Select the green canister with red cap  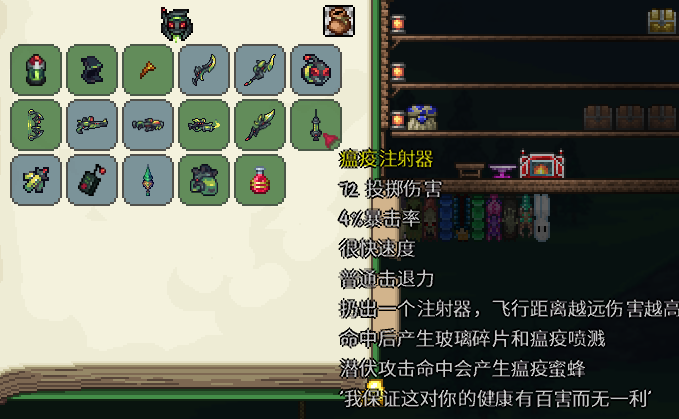click(x=37, y=70)
